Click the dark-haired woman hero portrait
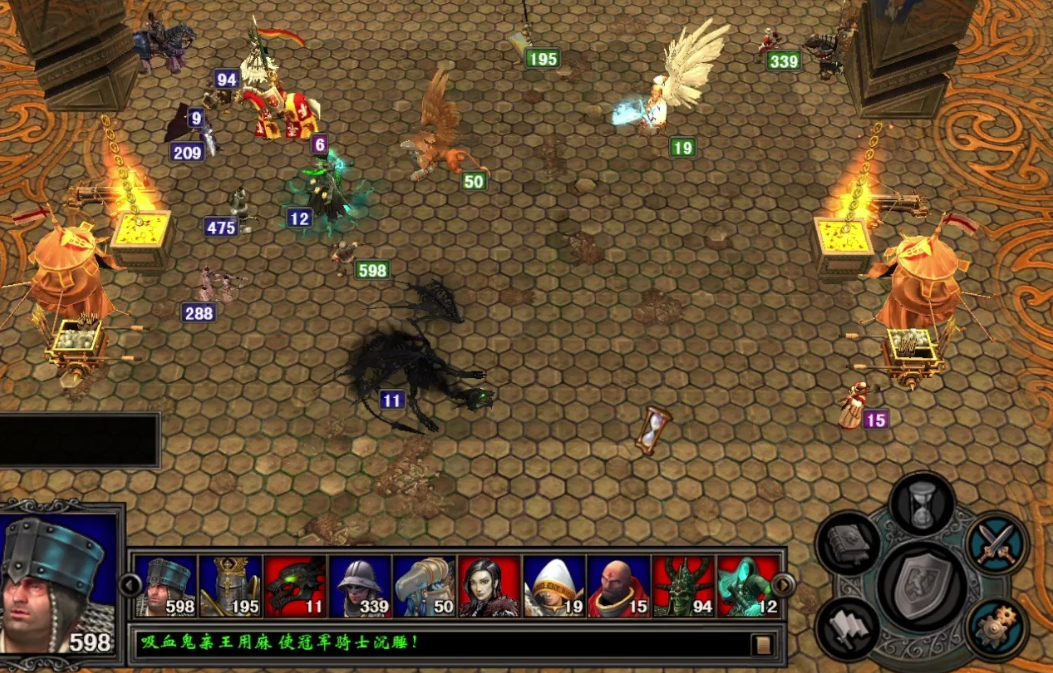 click(x=489, y=586)
